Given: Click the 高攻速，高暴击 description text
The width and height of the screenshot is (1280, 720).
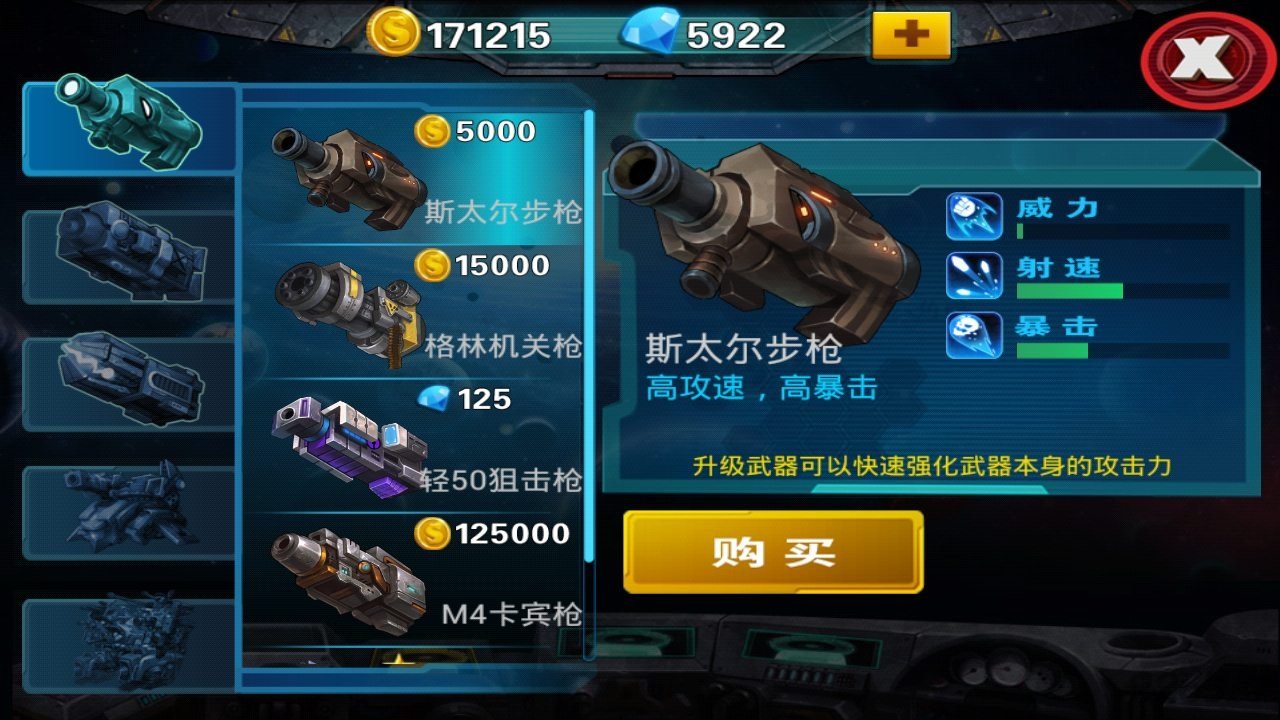Looking at the screenshot, I should coord(760,385).
